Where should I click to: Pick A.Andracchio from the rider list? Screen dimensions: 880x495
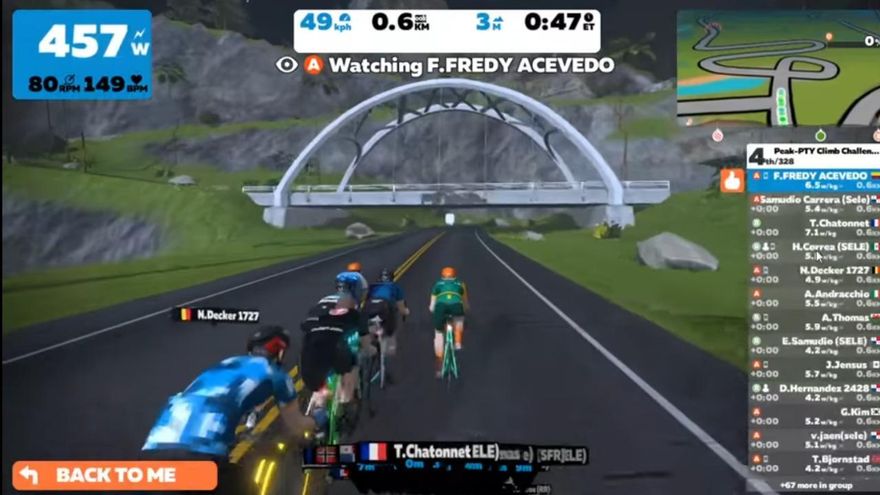(x=814, y=297)
